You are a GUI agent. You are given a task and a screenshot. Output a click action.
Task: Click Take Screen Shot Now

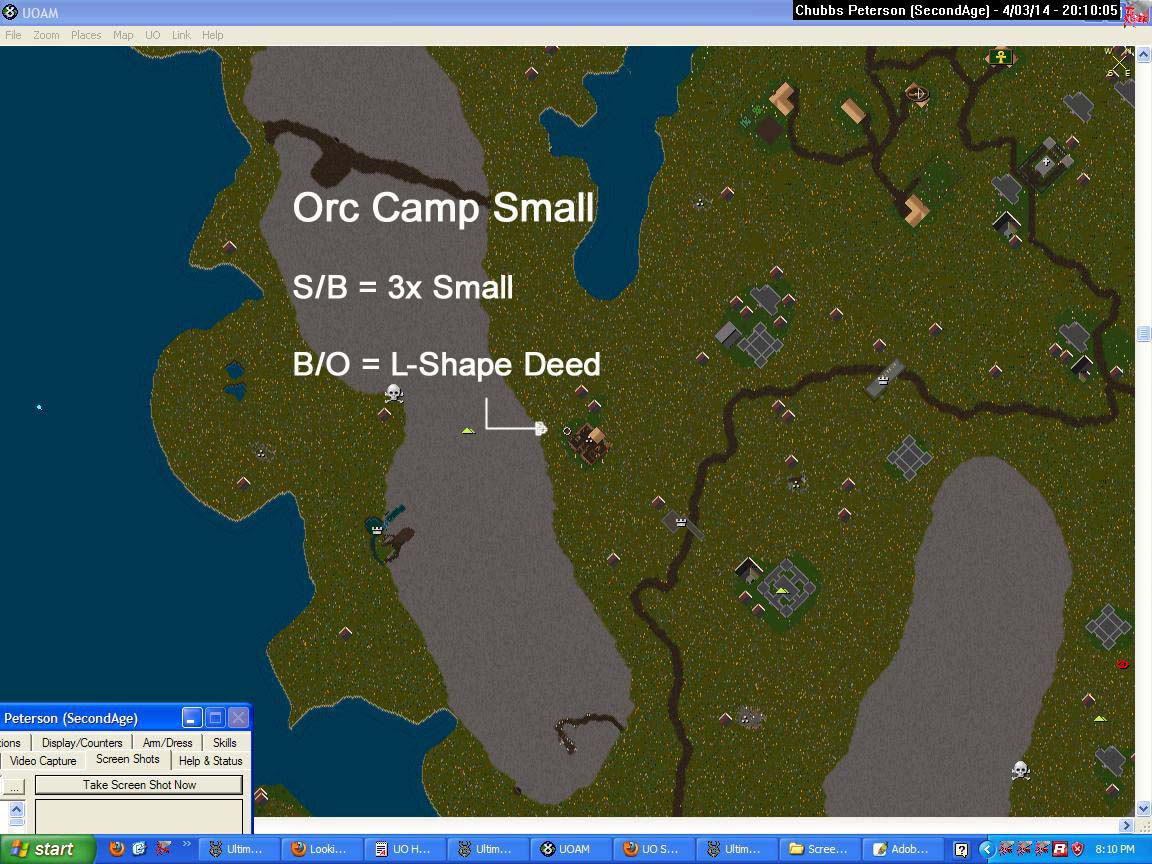pos(139,785)
